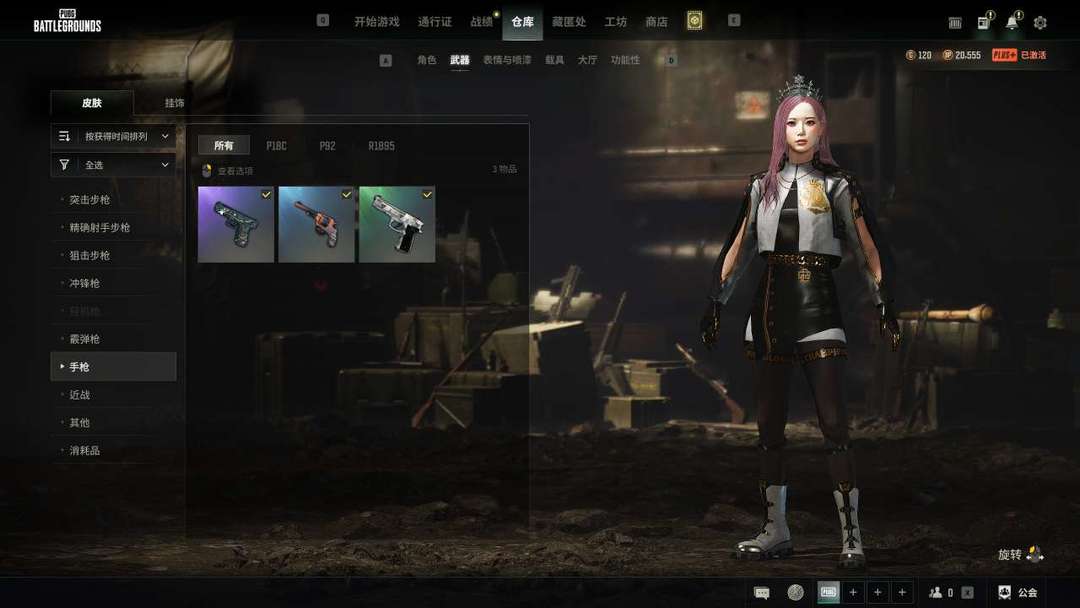This screenshot has height=608, width=1080.
Task: Open the 近战 melee category
Action: 80,395
